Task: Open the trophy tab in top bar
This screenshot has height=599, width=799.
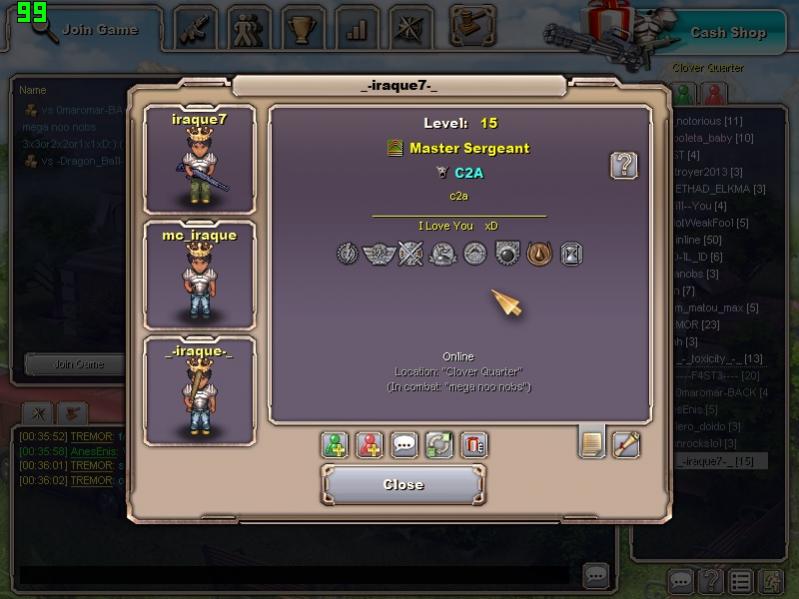Action: point(301,29)
